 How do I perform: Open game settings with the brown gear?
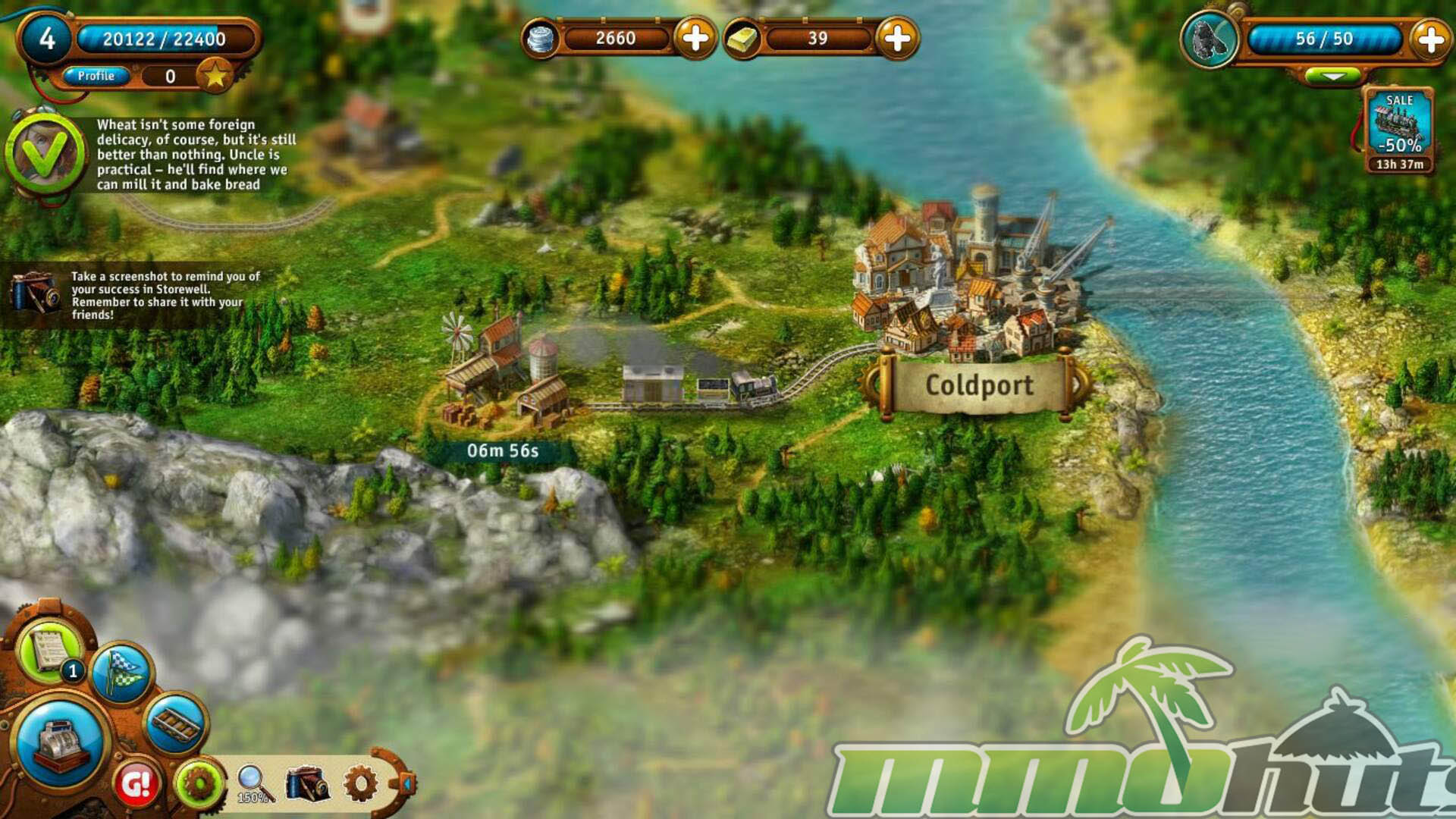(x=360, y=783)
